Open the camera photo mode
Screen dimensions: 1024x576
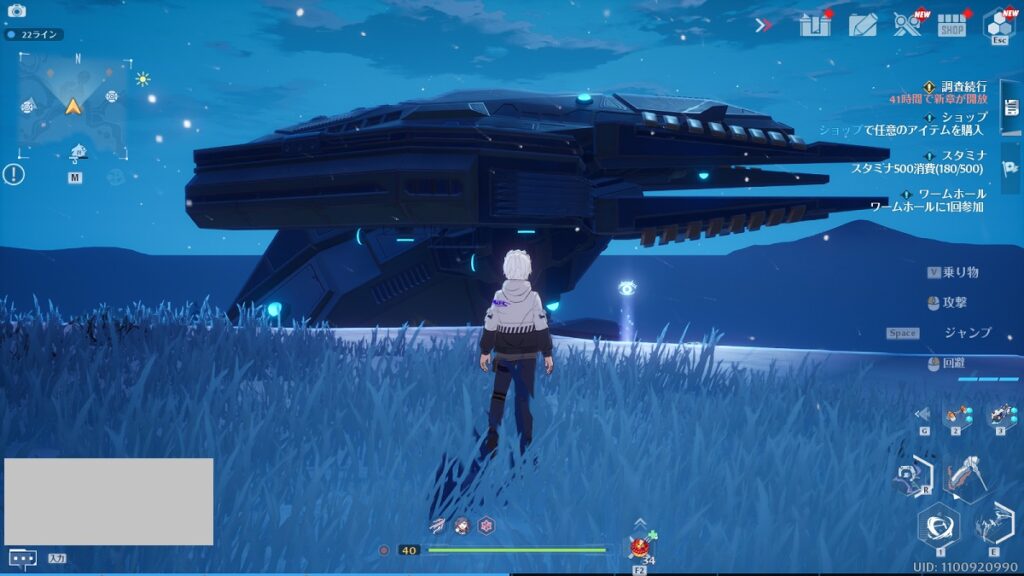click(16, 10)
